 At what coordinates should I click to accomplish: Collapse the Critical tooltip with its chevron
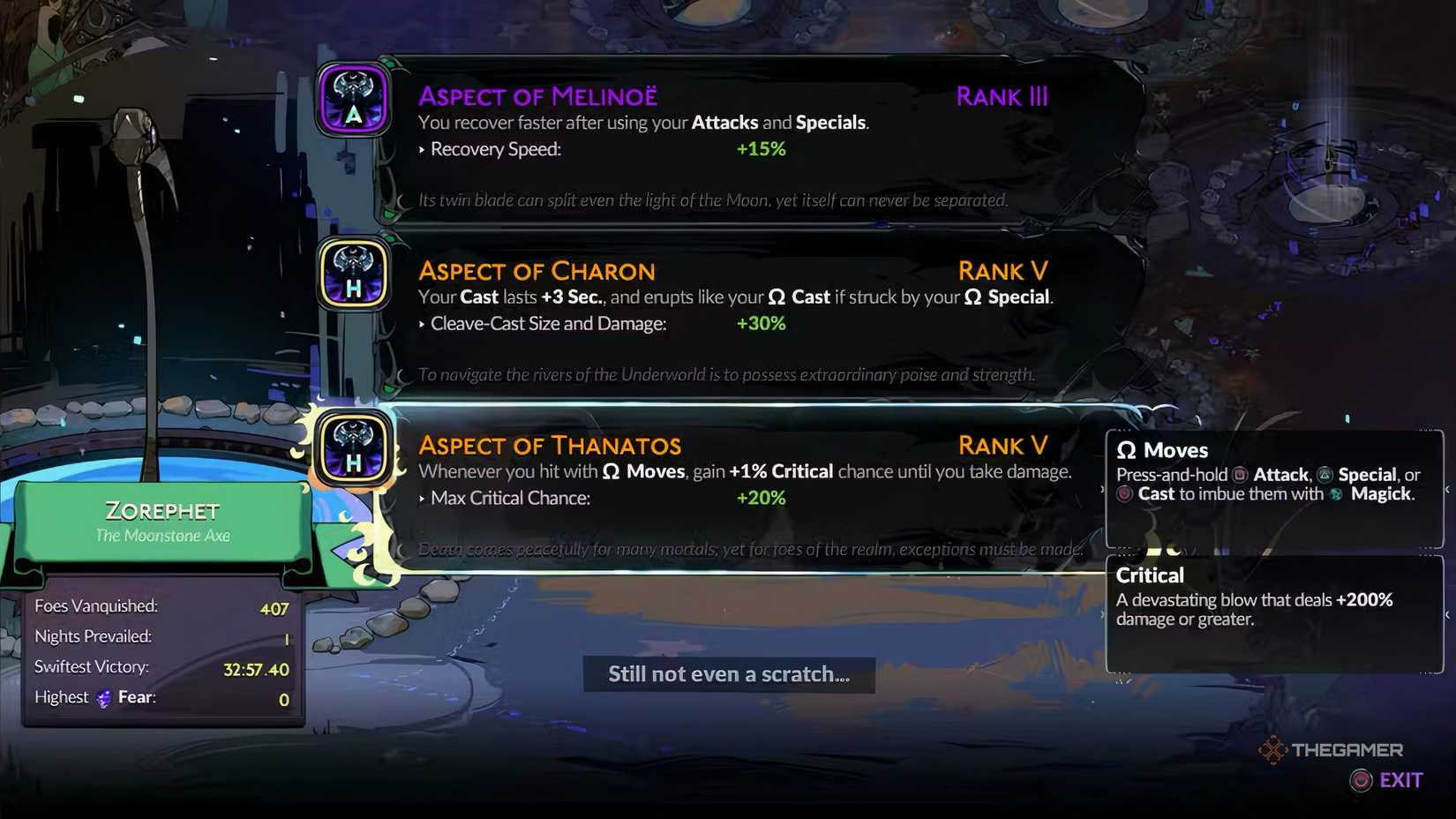point(1447,613)
